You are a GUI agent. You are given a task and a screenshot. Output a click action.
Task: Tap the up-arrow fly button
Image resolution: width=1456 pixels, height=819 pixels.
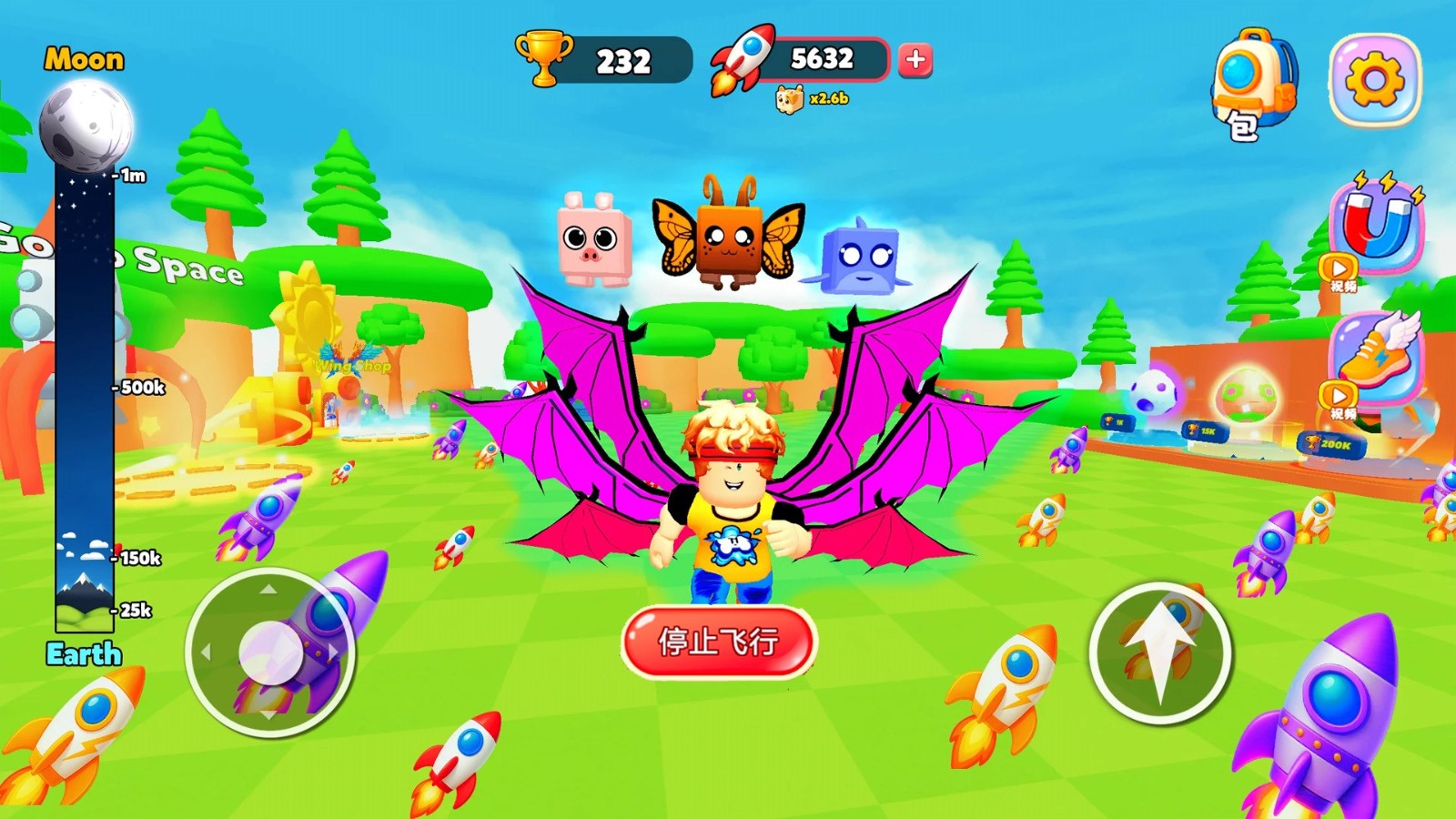click(1160, 652)
